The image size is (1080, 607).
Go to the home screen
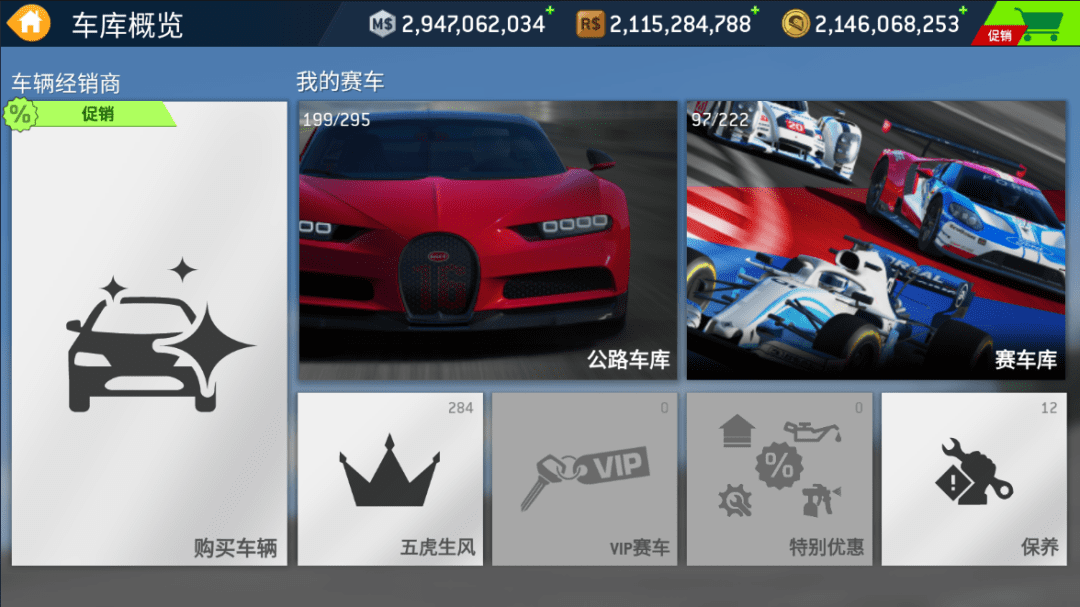click(30, 22)
